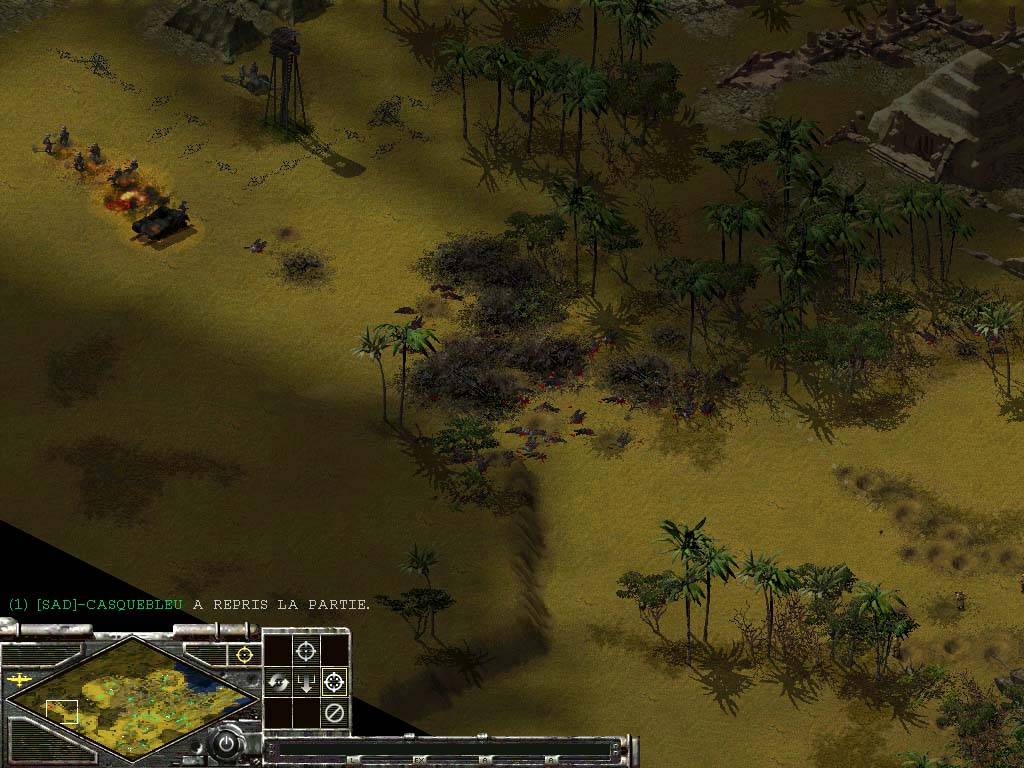This screenshot has width=1024, height=768.
Task: Select the yellow airplane icon
Action: (18, 679)
